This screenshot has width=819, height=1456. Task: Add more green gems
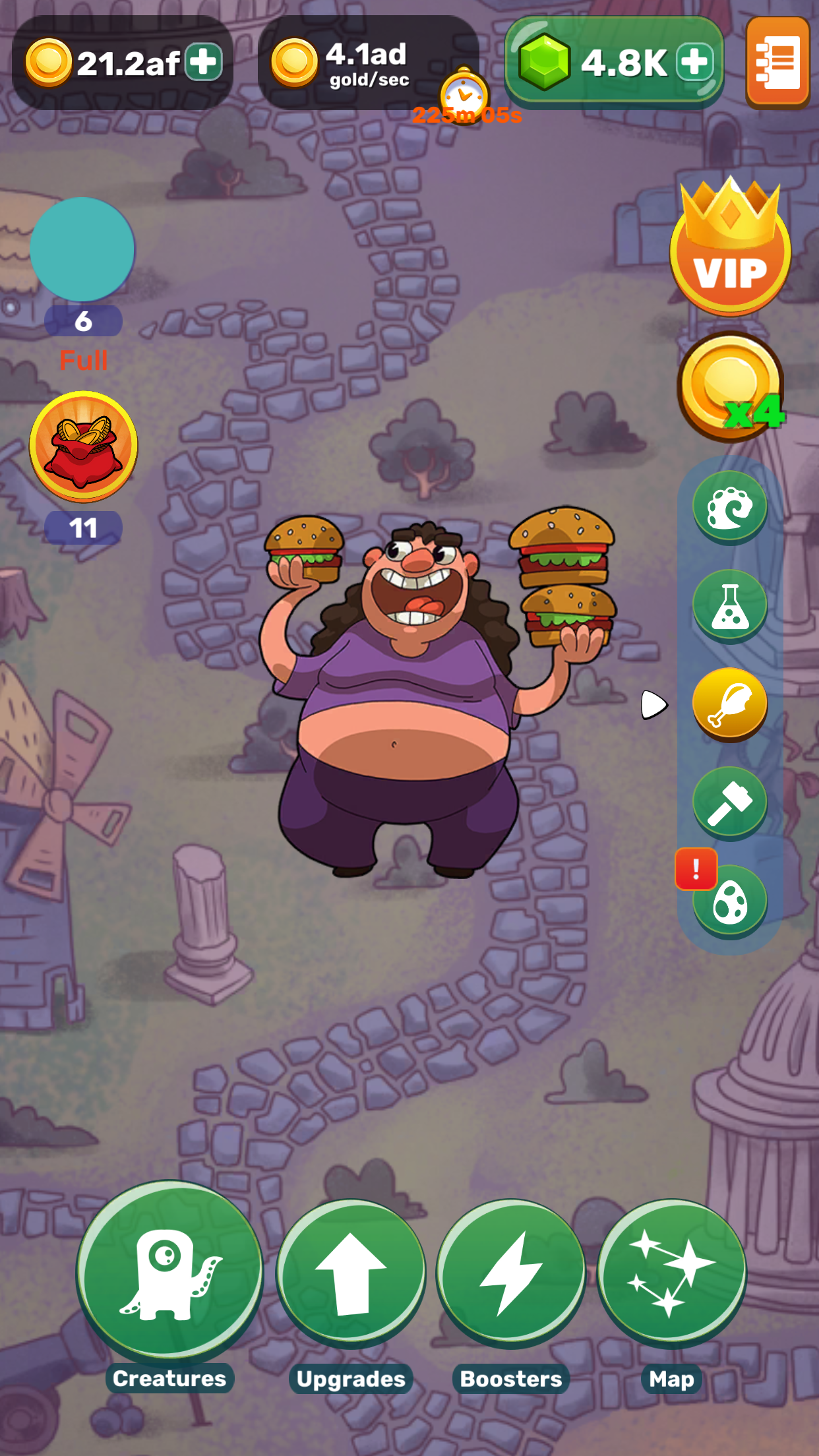point(696,63)
